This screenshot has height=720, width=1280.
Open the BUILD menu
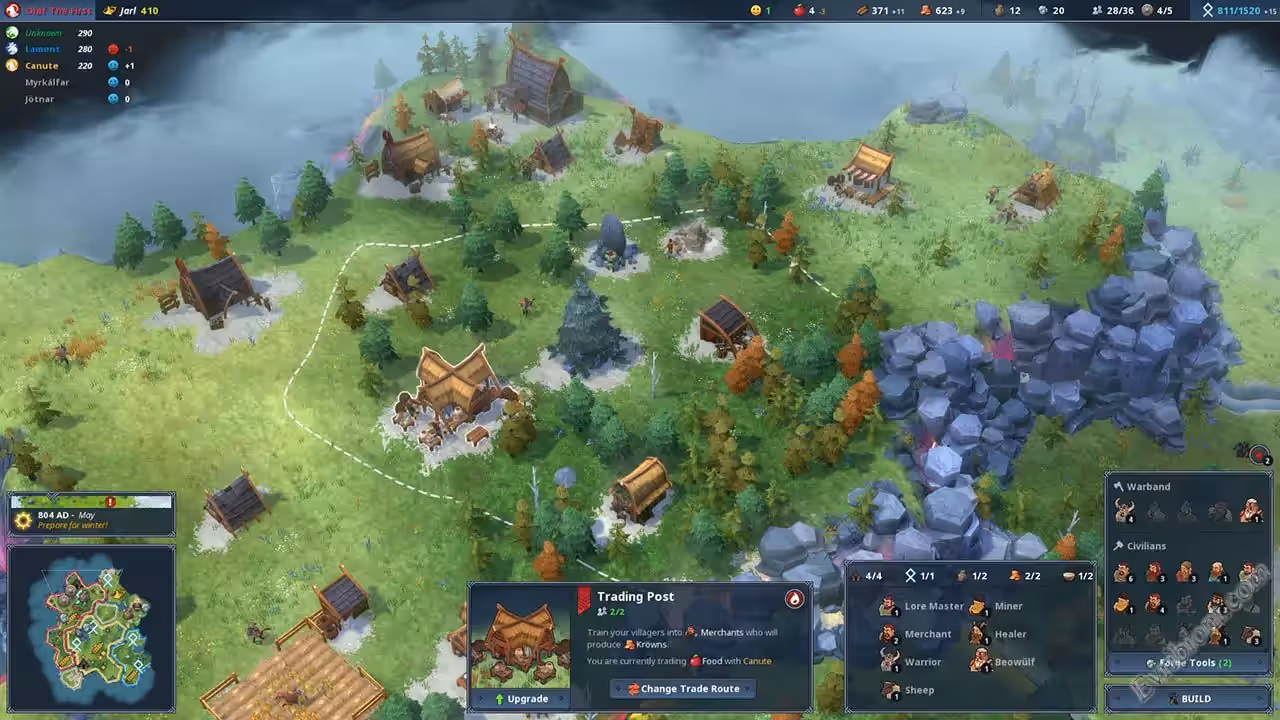(x=1188, y=699)
